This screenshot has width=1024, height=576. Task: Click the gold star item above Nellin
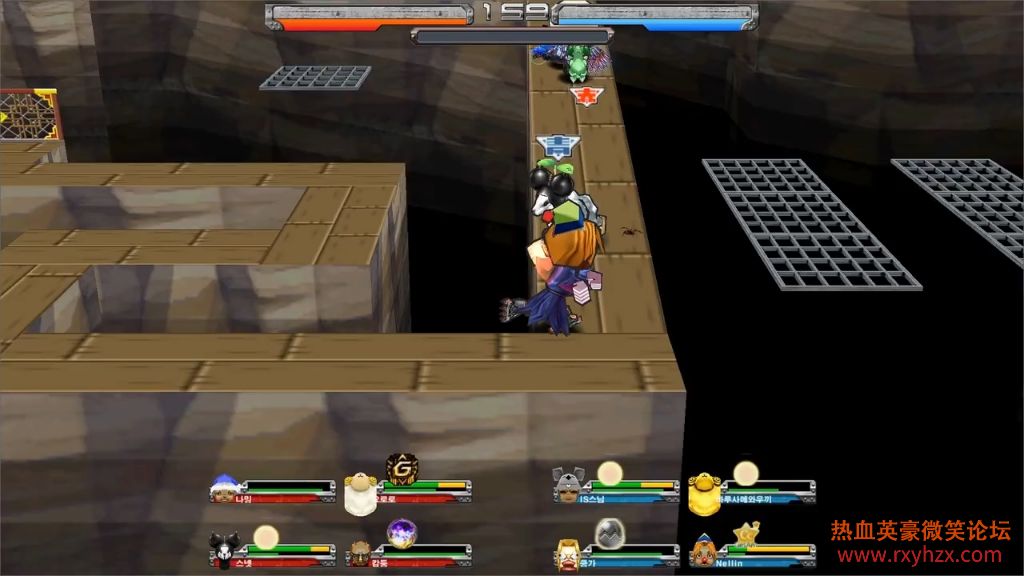(743, 535)
